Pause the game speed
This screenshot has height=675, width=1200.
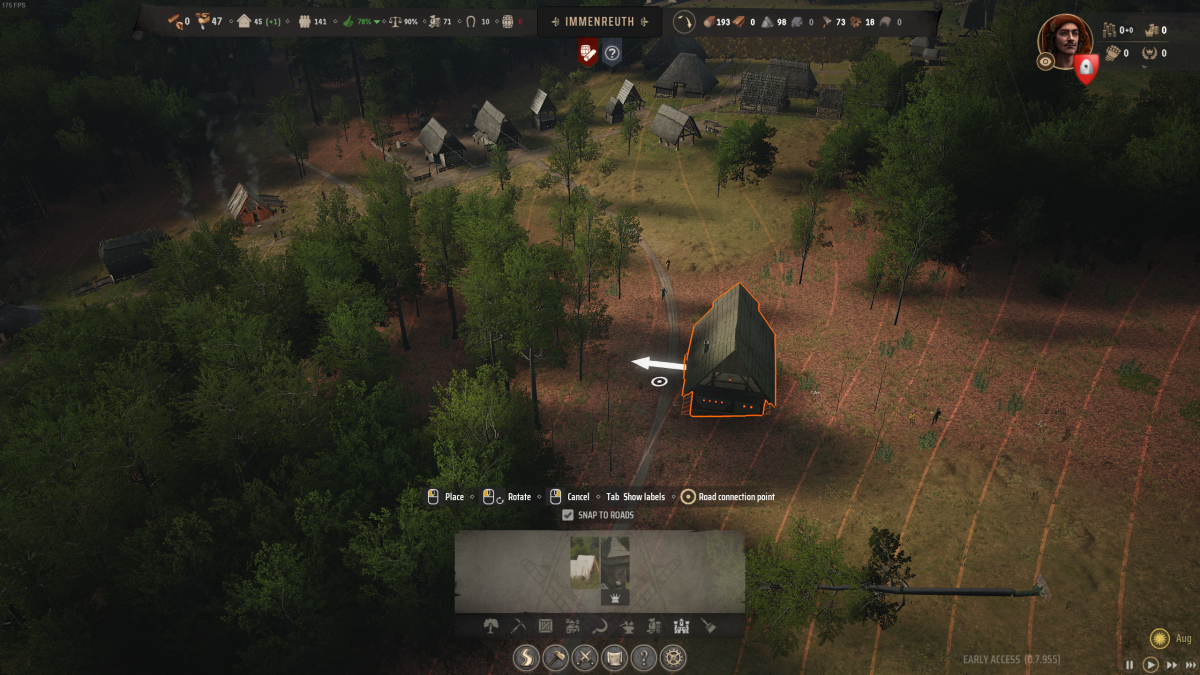[1130, 664]
